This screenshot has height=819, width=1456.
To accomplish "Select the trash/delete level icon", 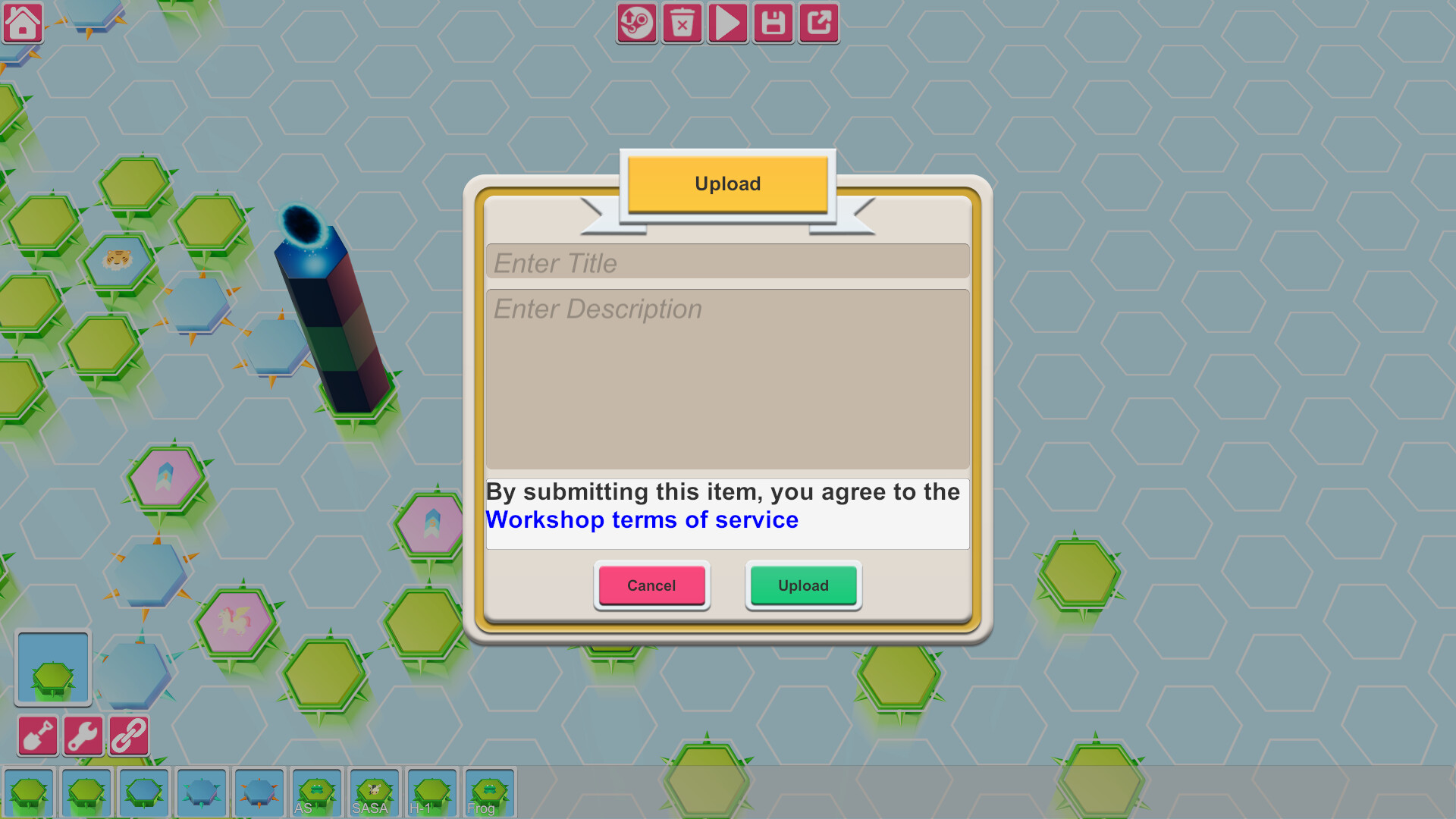I will [682, 24].
